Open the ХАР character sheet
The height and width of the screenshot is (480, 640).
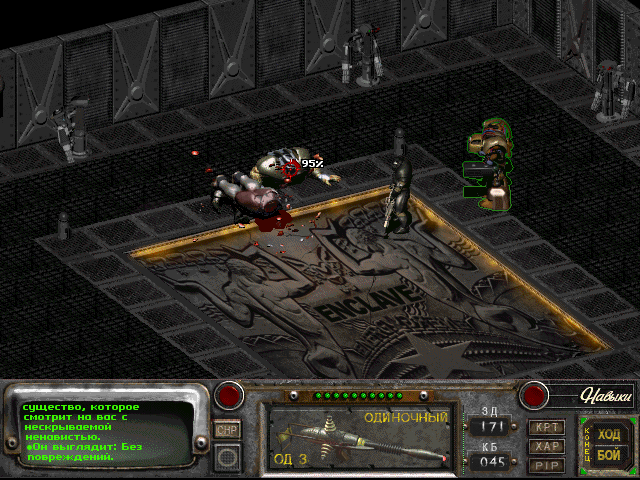(547, 446)
